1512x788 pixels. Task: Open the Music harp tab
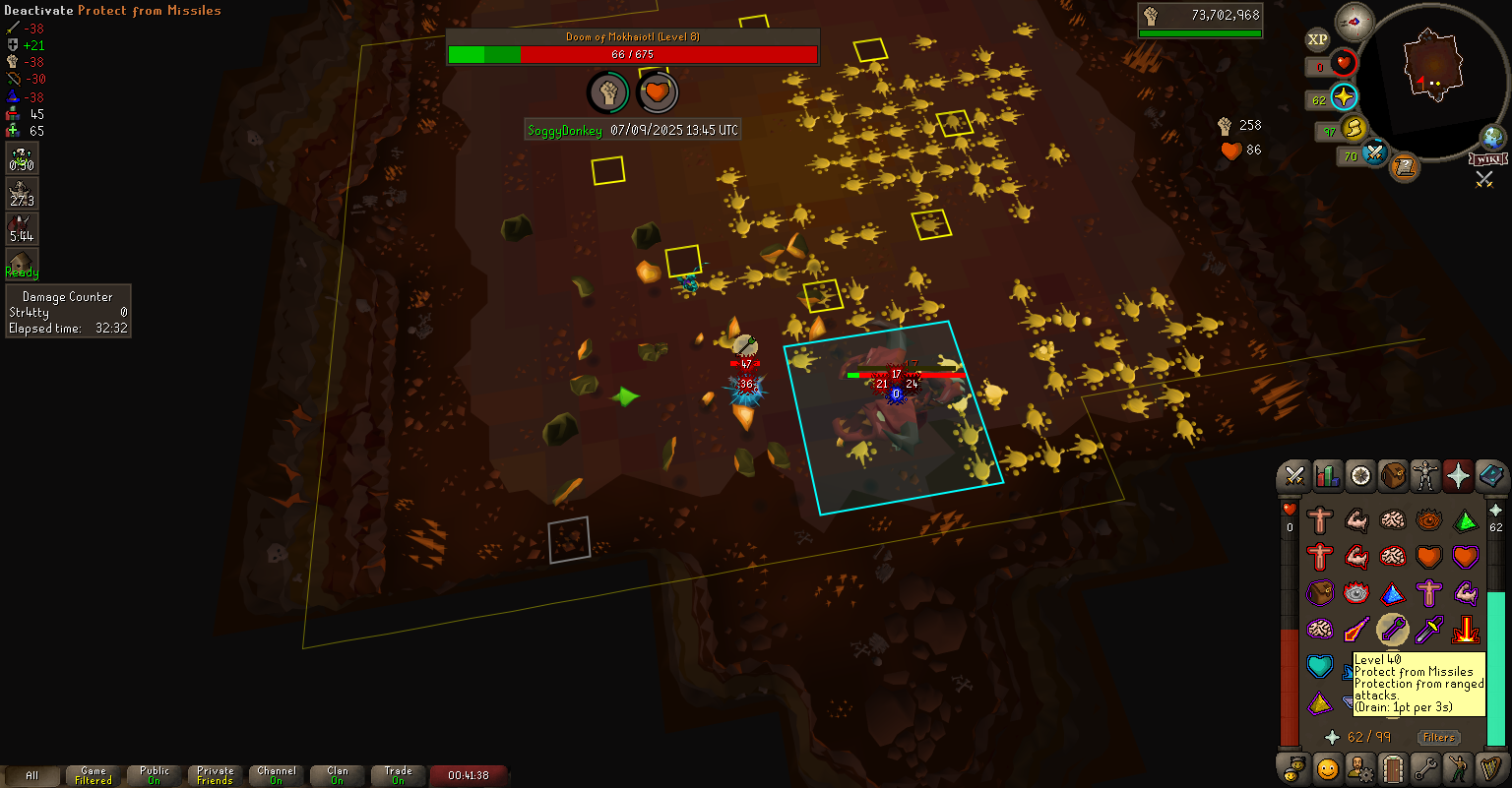tap(1490, 767)
